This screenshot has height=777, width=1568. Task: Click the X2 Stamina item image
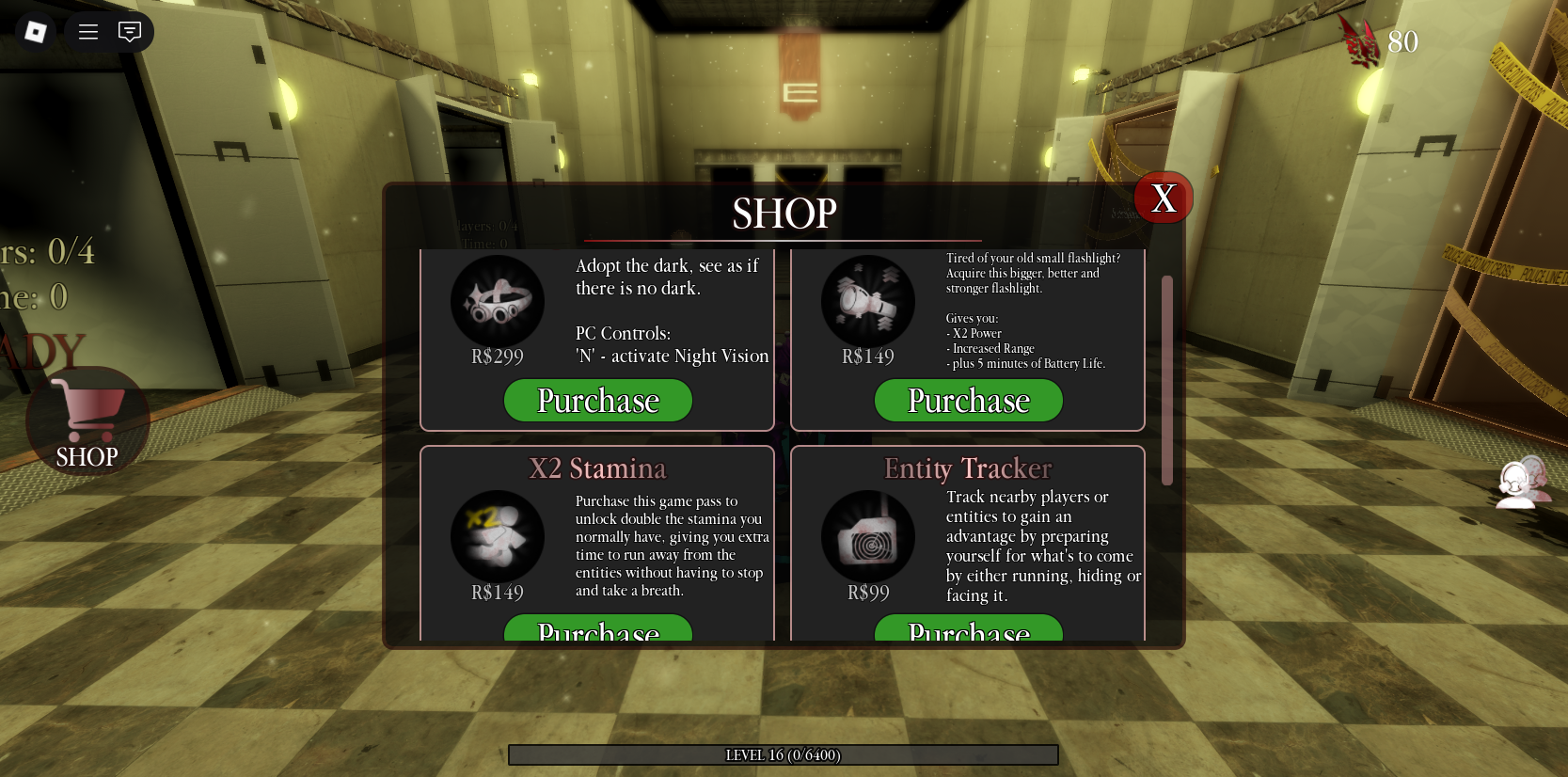pyautogui.click(x=498, y=534)
